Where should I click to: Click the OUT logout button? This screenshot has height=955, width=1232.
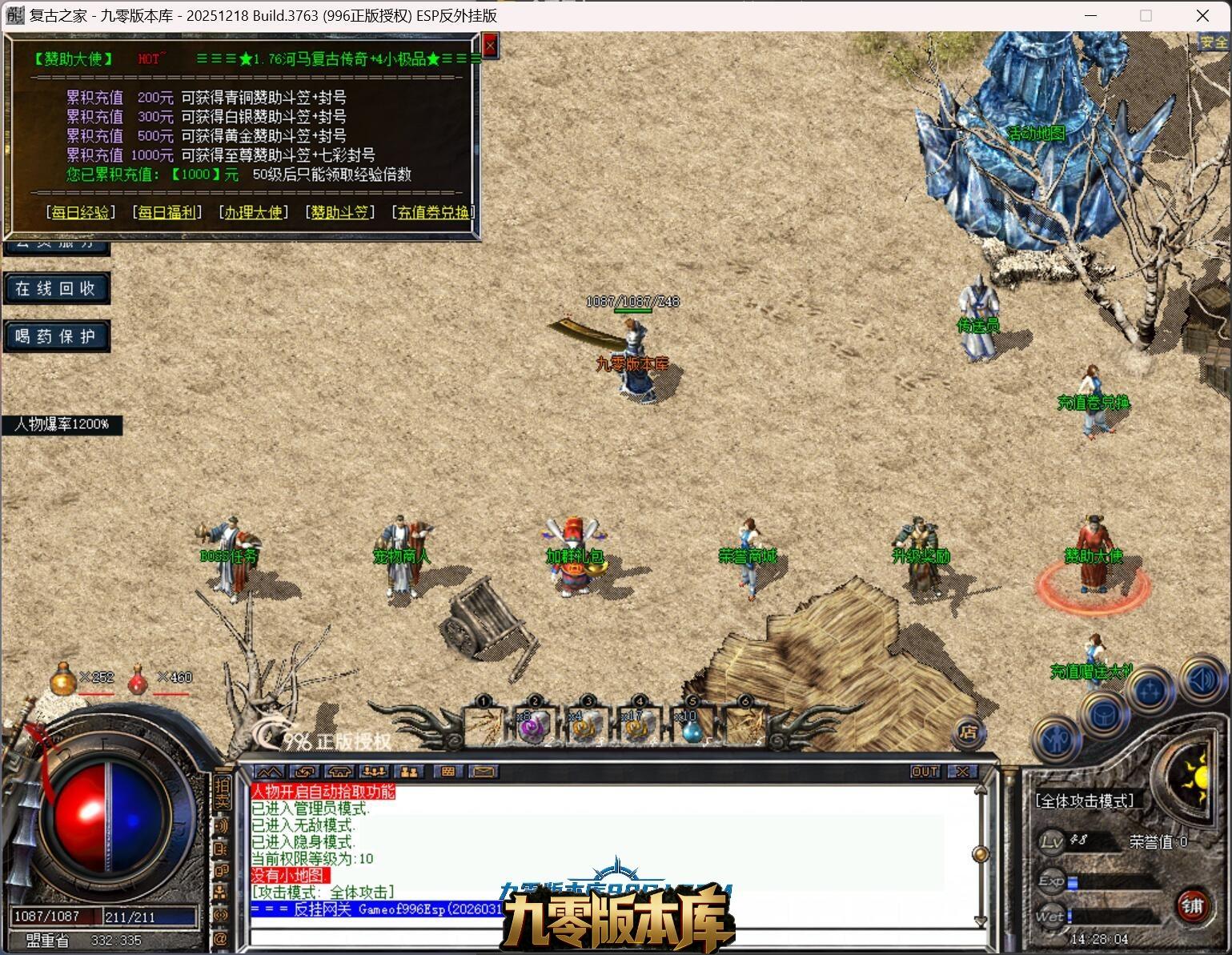(x=925, y=772)
